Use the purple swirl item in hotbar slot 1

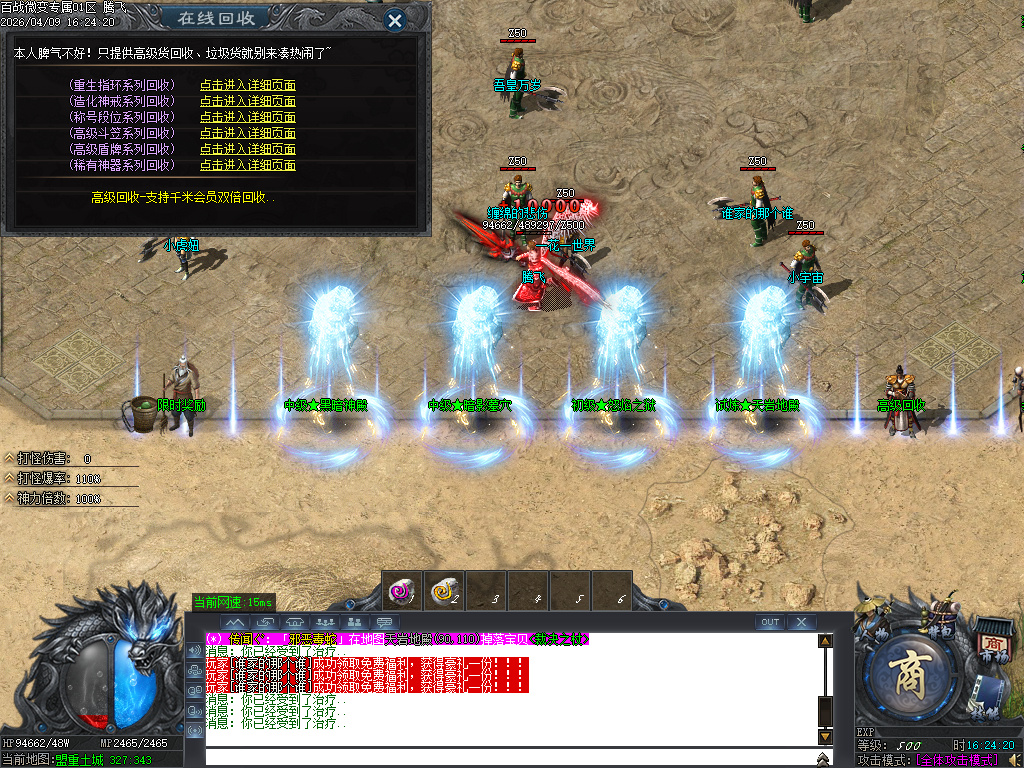402,591
